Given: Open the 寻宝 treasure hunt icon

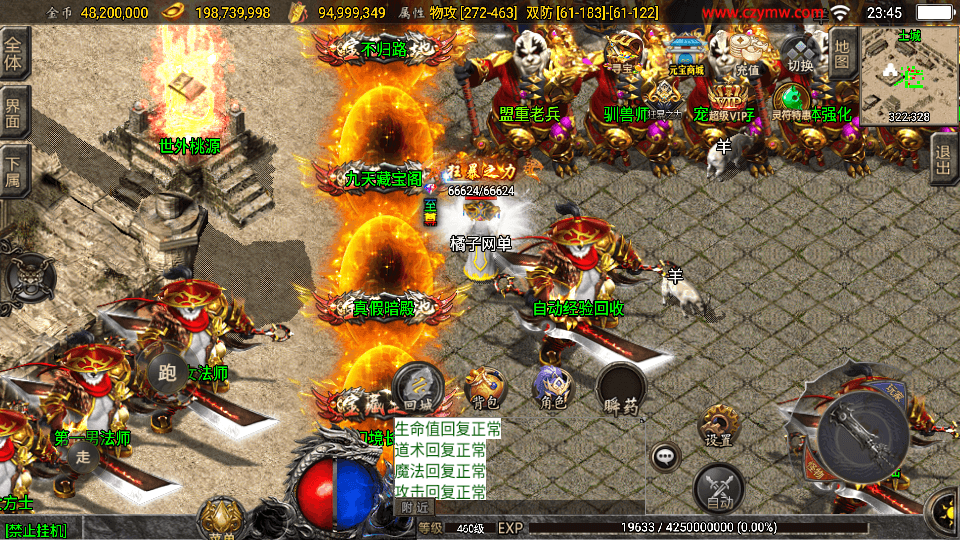Looking at the screenshot, I should (x=624, y=52).
